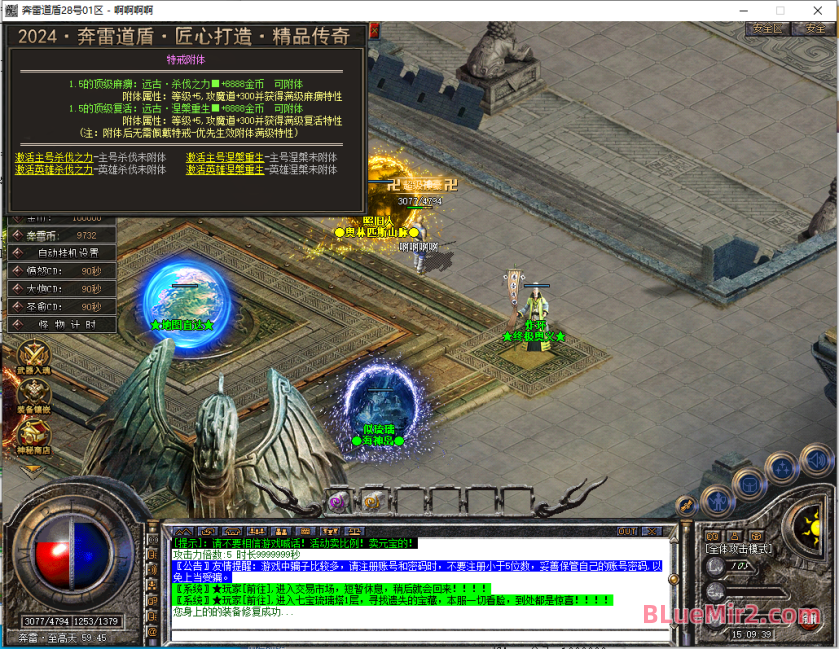Viewport: 839px width, 649px height.
Task: Activate hero's 涅槃重生 link
Action: point(225,170)
